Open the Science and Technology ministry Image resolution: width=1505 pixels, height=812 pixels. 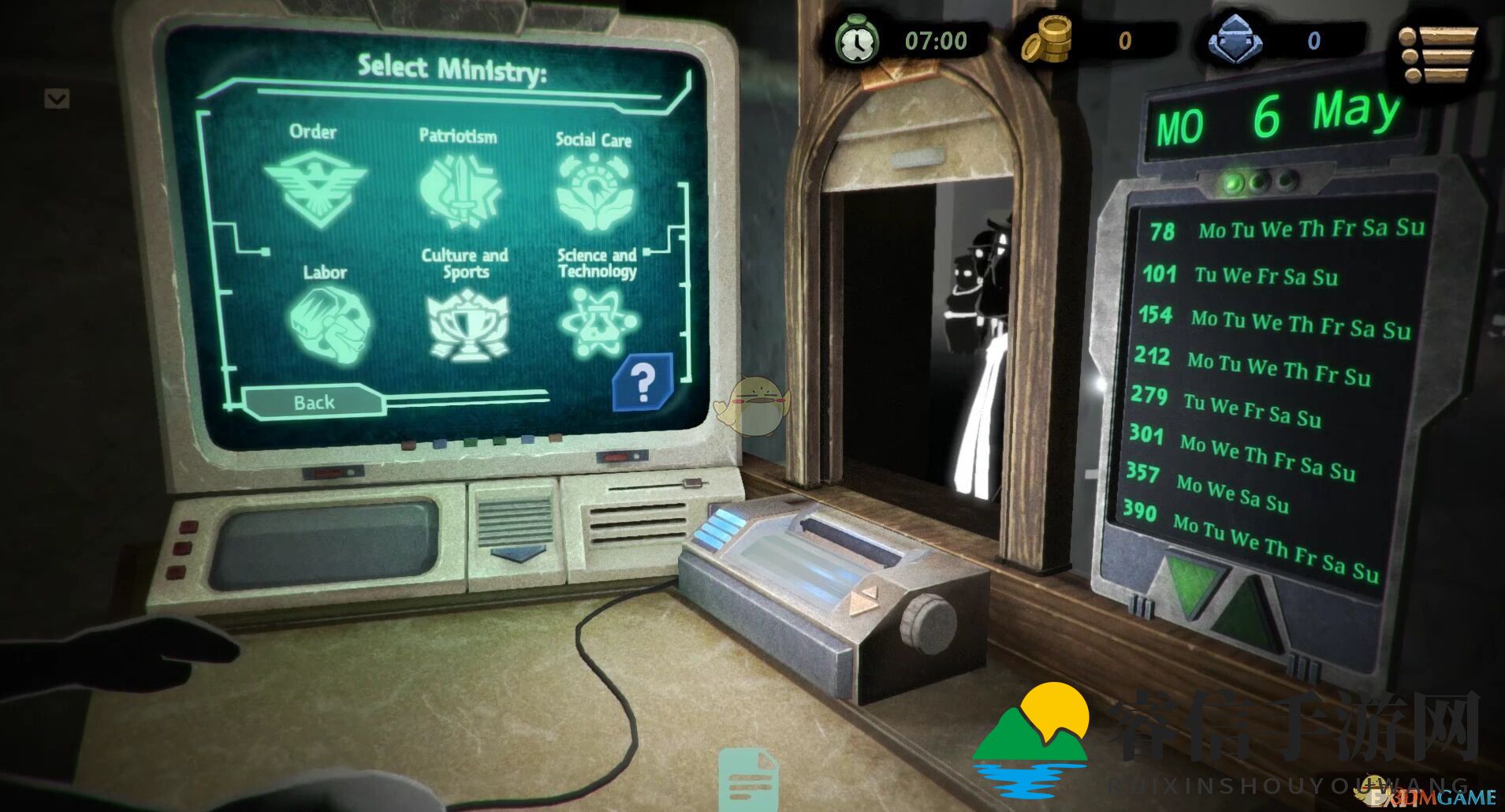pos(597,322)
